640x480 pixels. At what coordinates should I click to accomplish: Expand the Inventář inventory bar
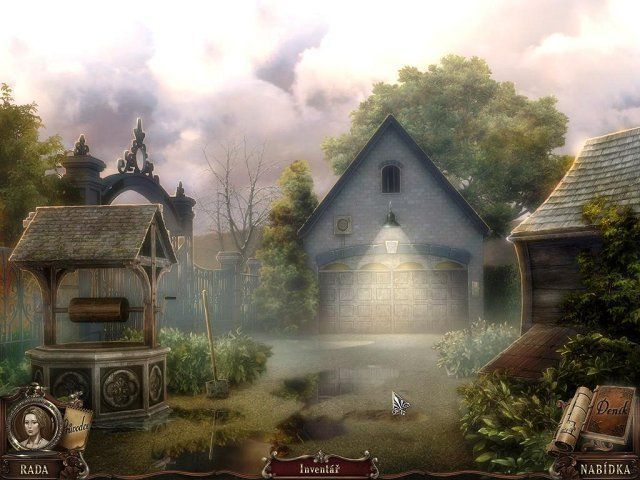coord(319,467)
